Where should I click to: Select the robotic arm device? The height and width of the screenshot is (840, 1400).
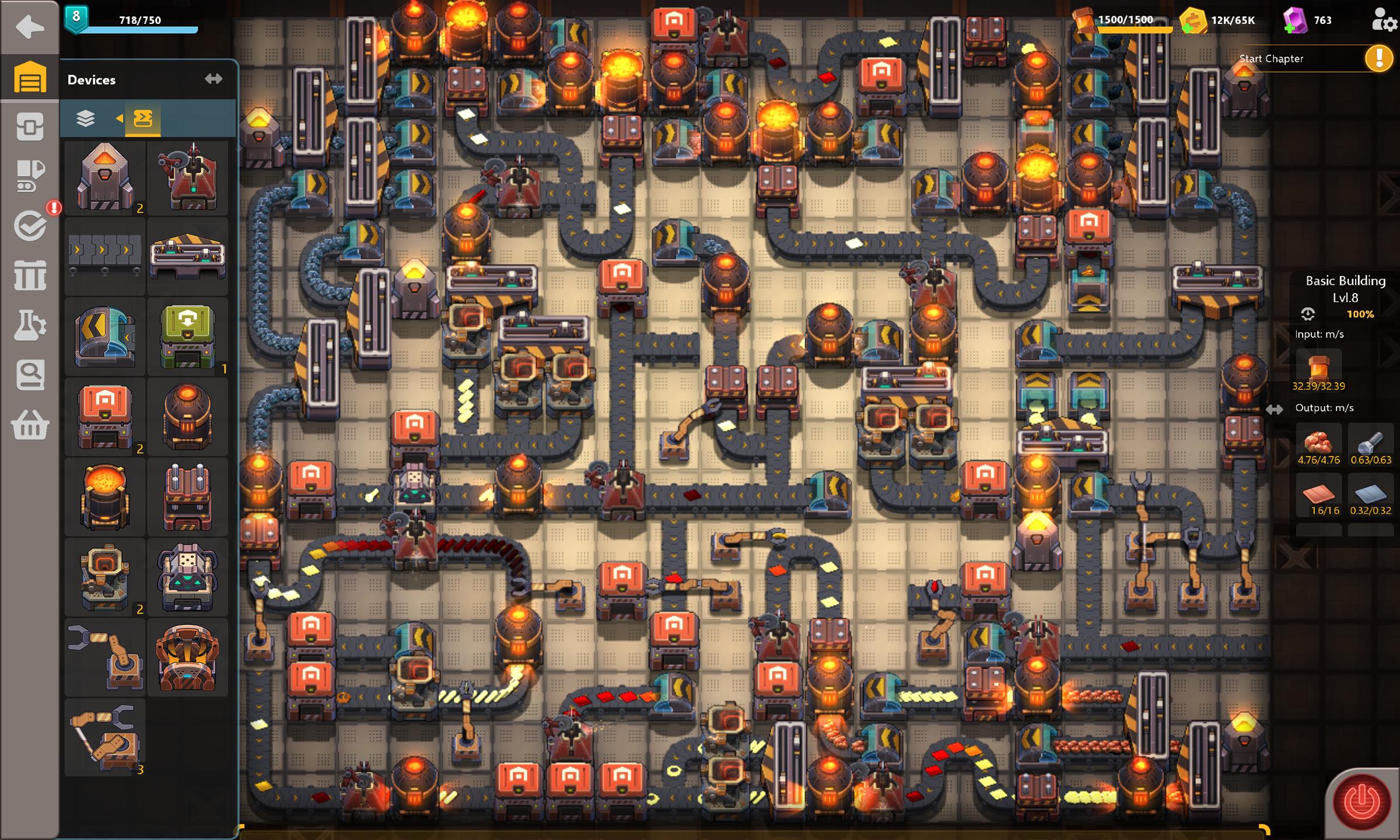[105, 657]
